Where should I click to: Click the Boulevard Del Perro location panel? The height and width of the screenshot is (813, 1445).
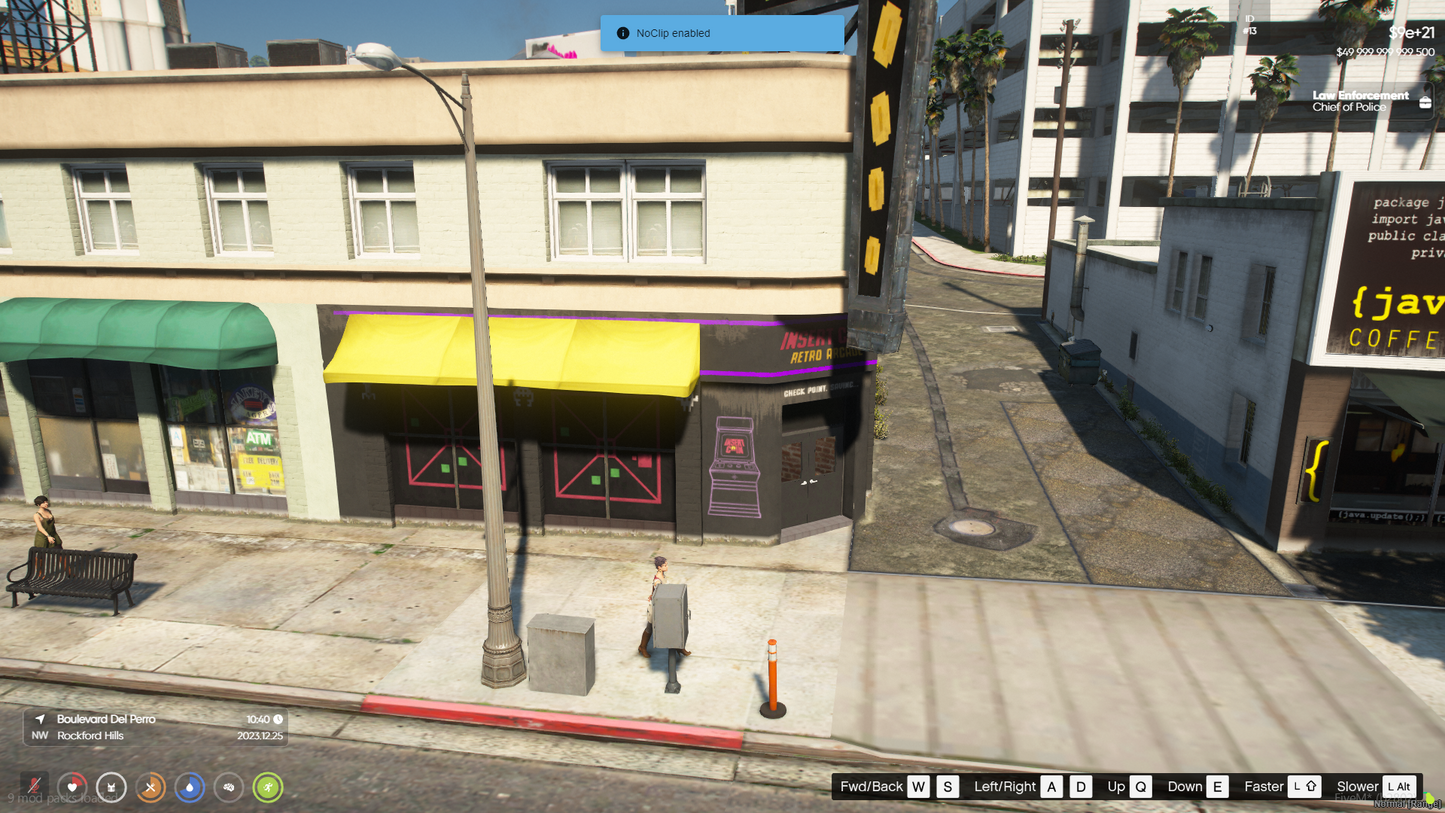click(155, 727)
